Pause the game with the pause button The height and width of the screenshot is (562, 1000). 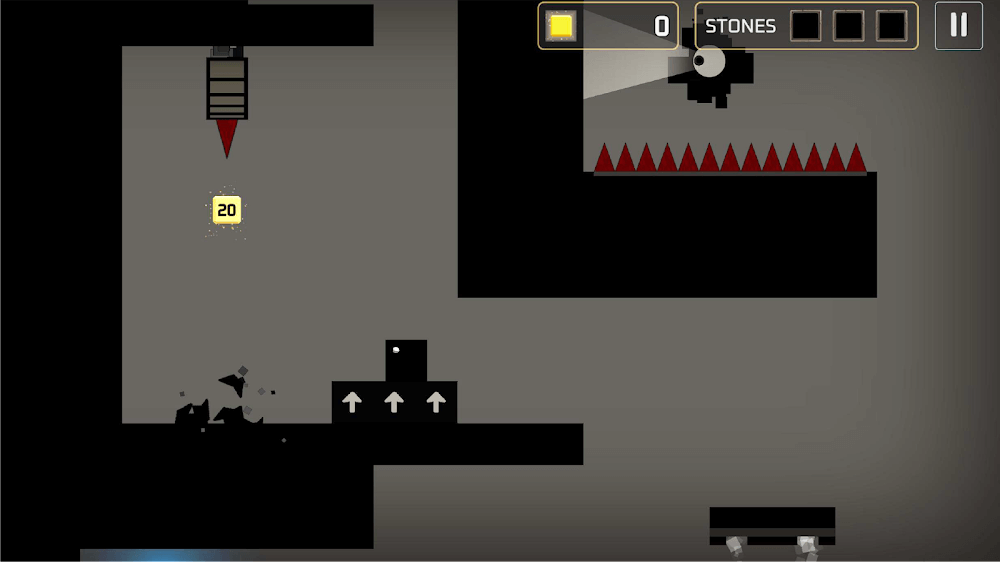958,26
